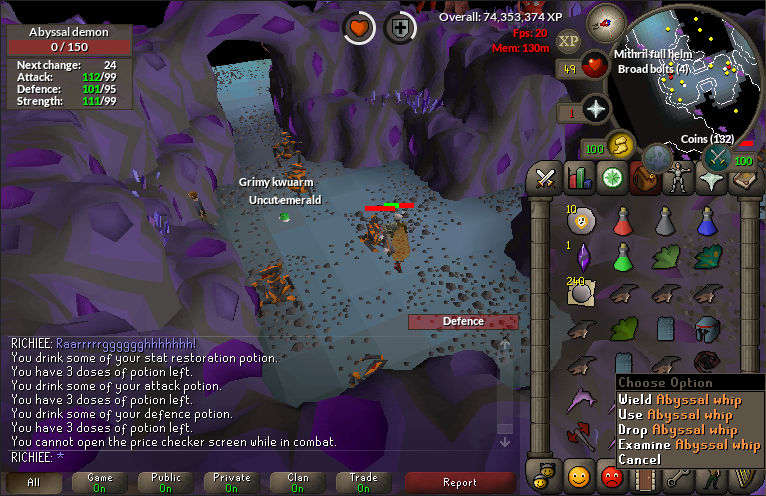Click the compass above the minimap
This screenshot has width=766, height=496.
(x=606, y=21)
